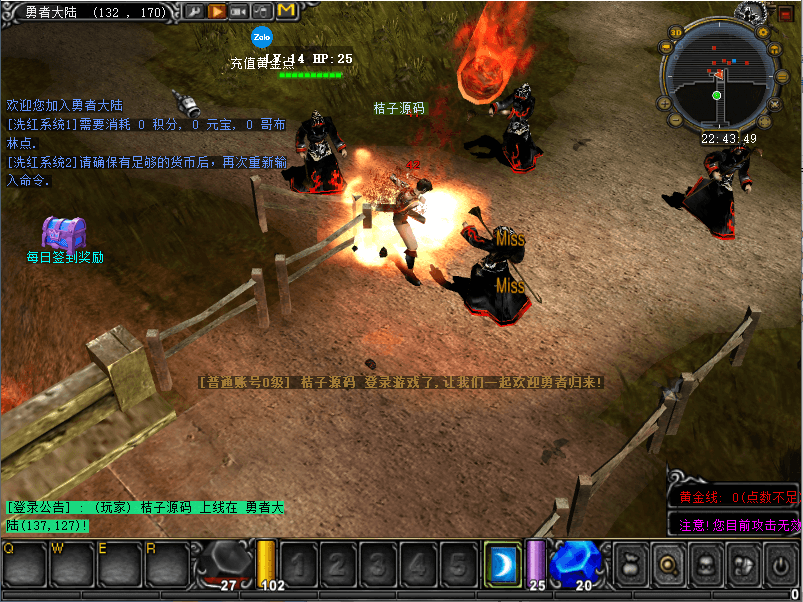Click the magnifying glass search button
Viewport: 803px width, 602px height.
(667, 564)
